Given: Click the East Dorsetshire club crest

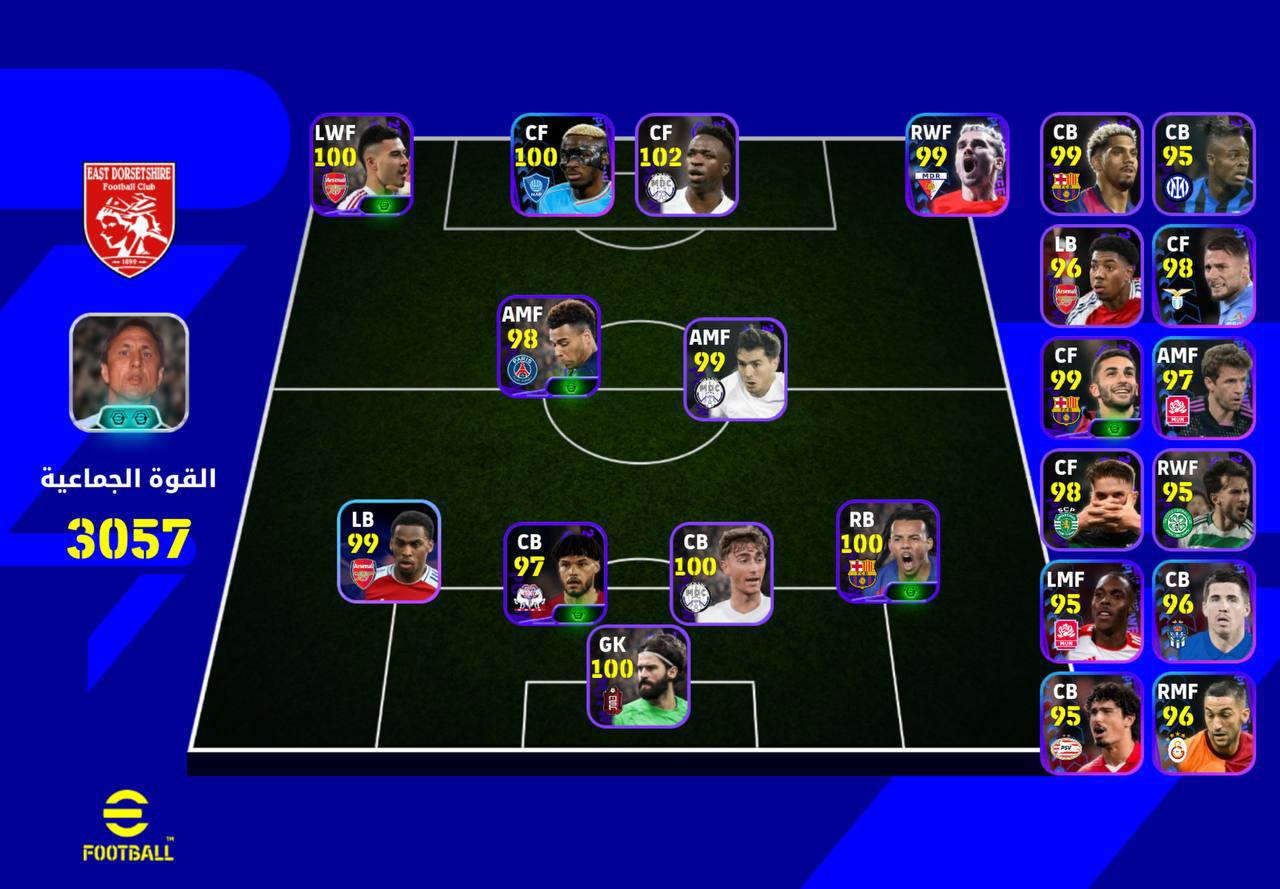Looking at the screenshot, I should click(x=129, y=219).
